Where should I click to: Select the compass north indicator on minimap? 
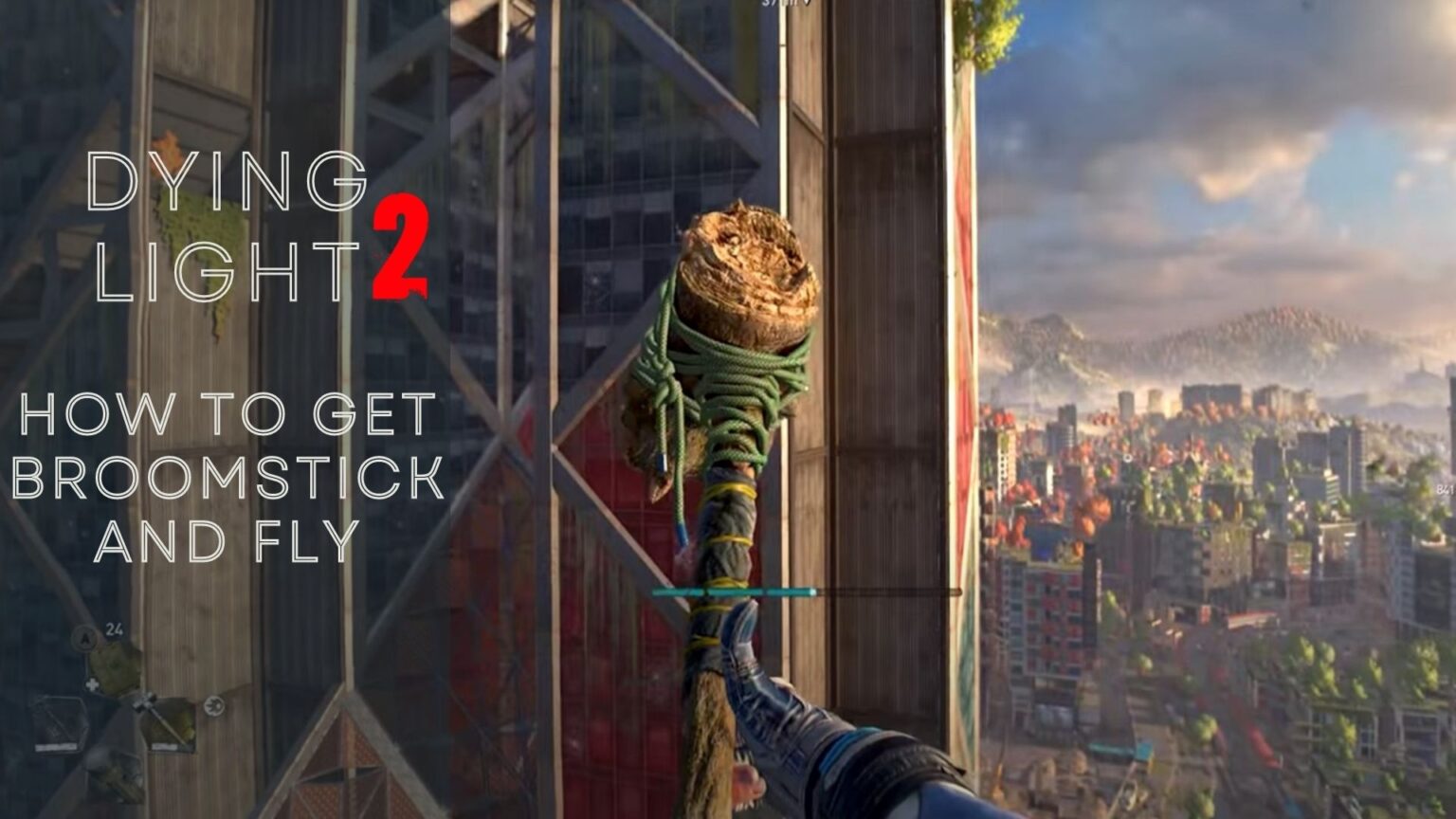[x=85, y=640]
